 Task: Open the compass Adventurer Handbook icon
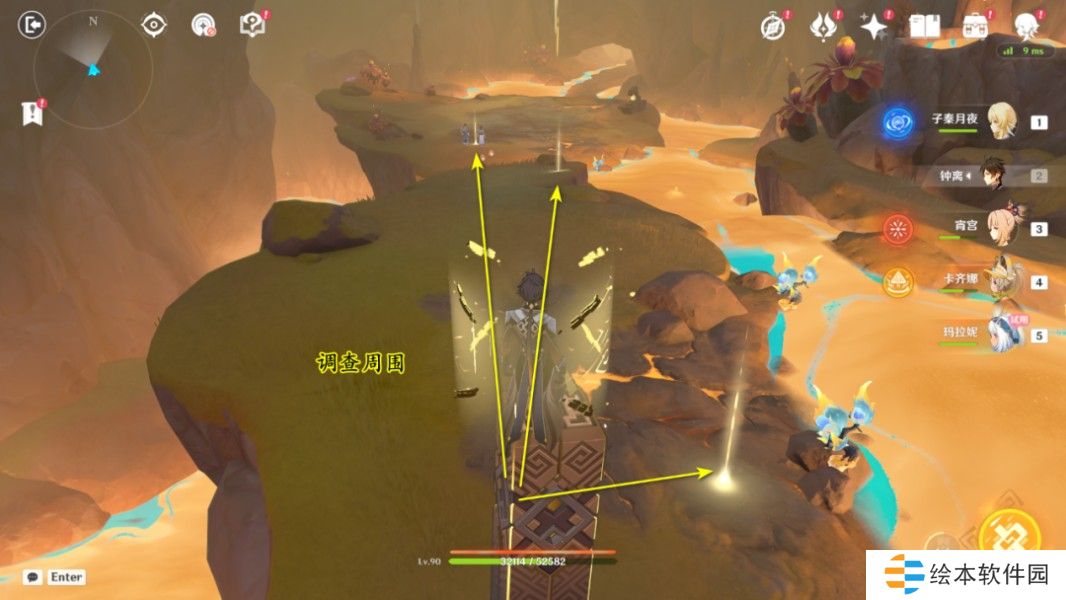point(773,27)
